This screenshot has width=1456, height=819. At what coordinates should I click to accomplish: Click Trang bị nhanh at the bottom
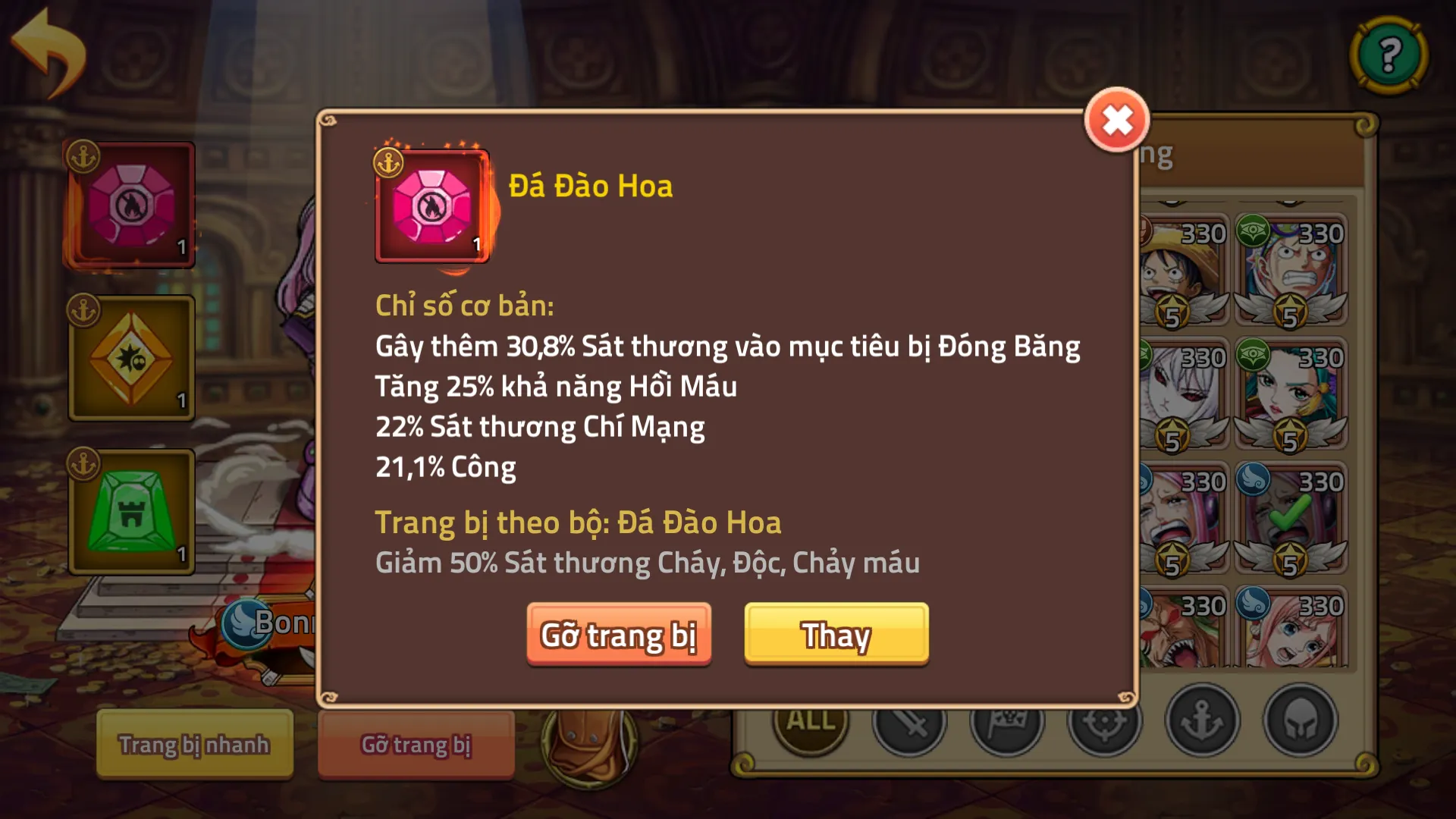point(193,745)
